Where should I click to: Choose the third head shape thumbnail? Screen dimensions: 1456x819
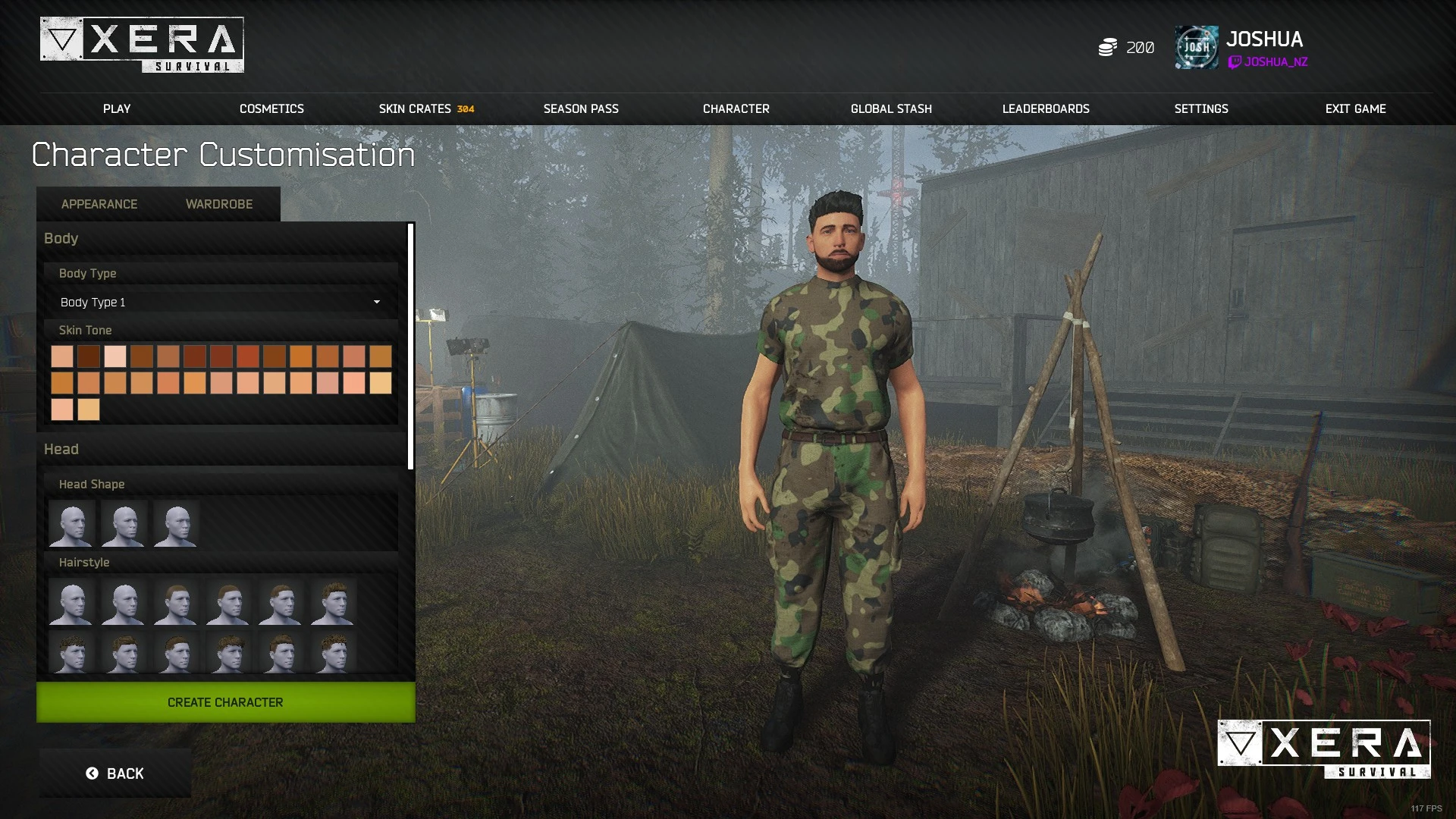[x=176, y=523]
